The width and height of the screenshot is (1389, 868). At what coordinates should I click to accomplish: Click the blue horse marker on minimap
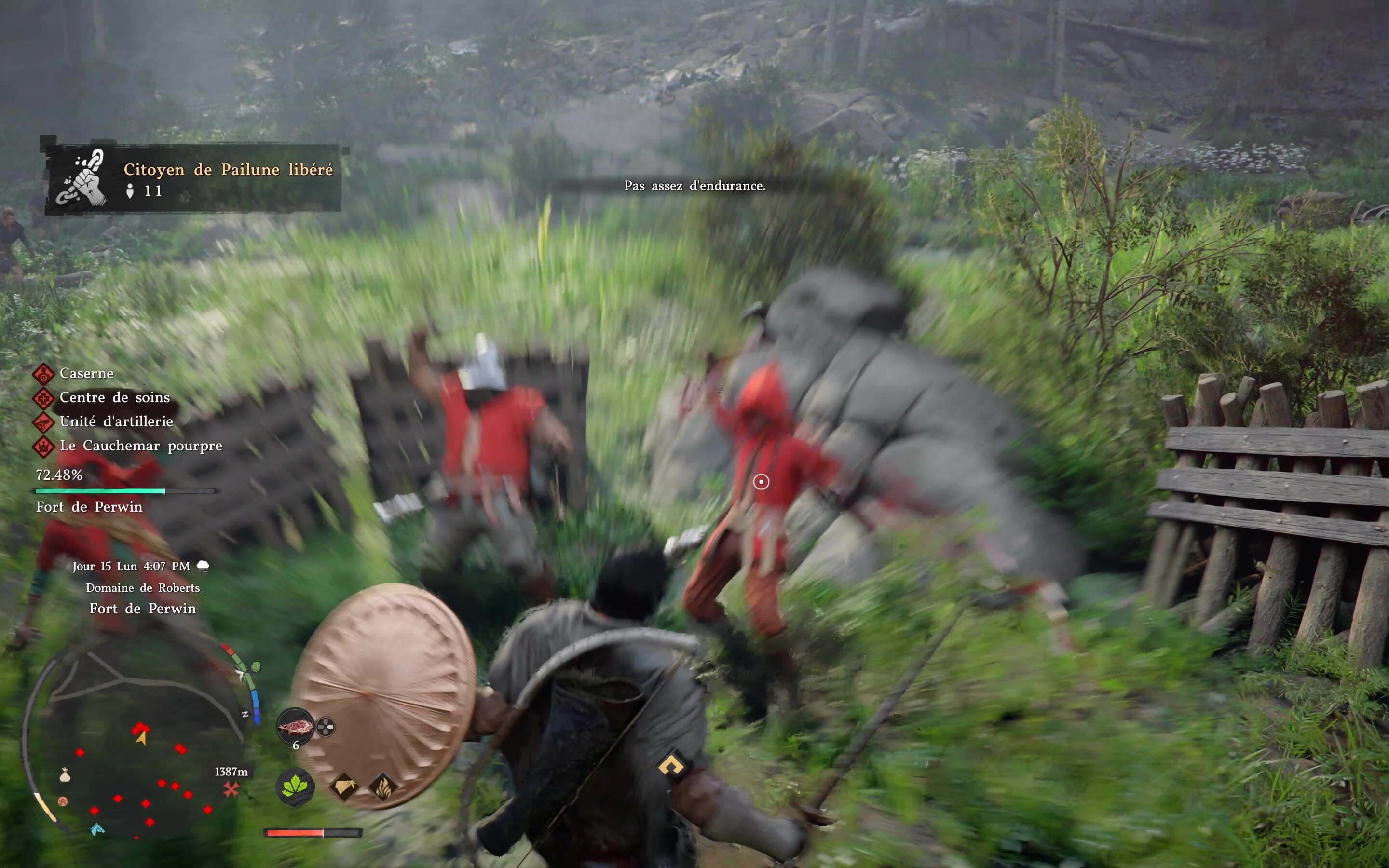(97, 829)
